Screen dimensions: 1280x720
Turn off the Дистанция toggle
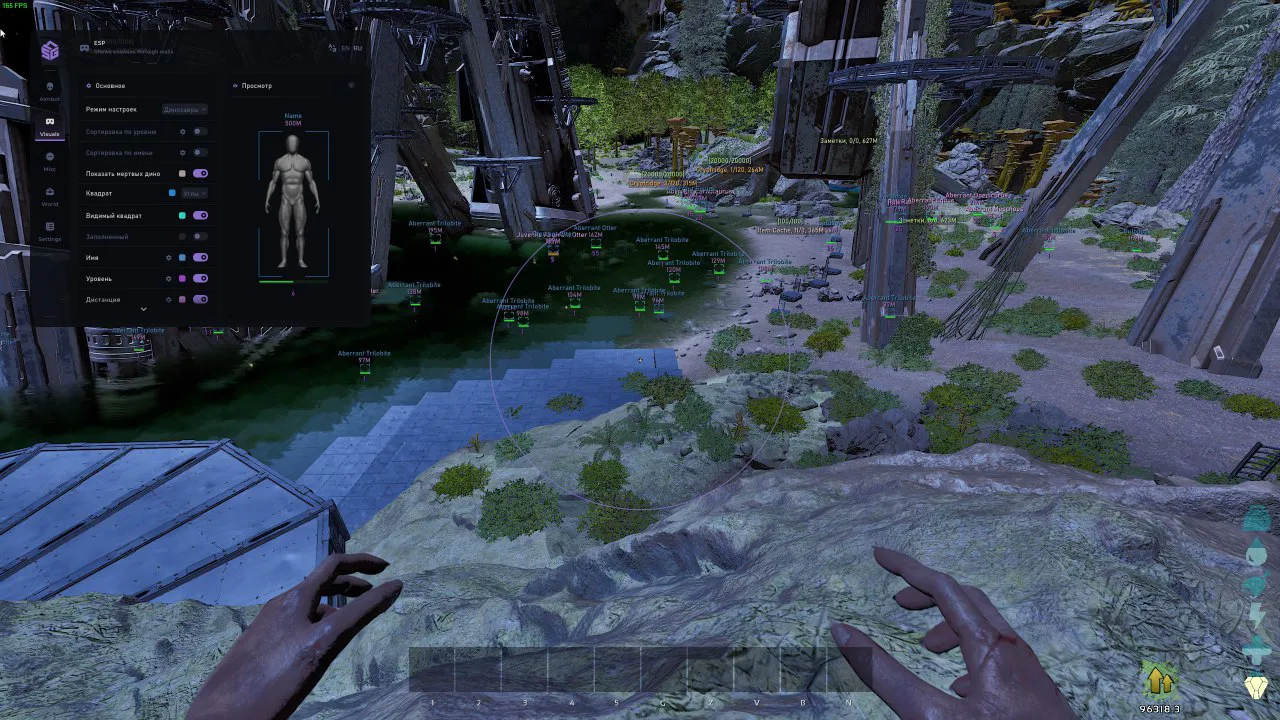[200, 299]
